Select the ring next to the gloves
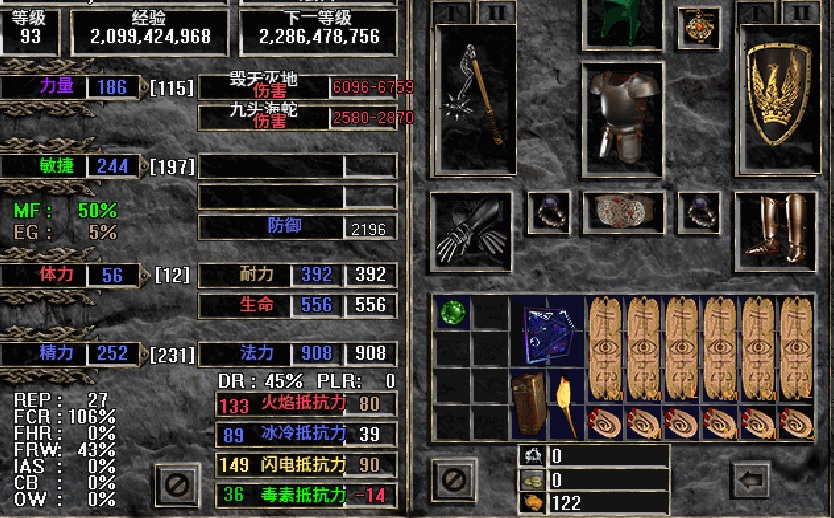Viewport: 834px width, 518px height. pyautogui.click(x=548, y=212)
